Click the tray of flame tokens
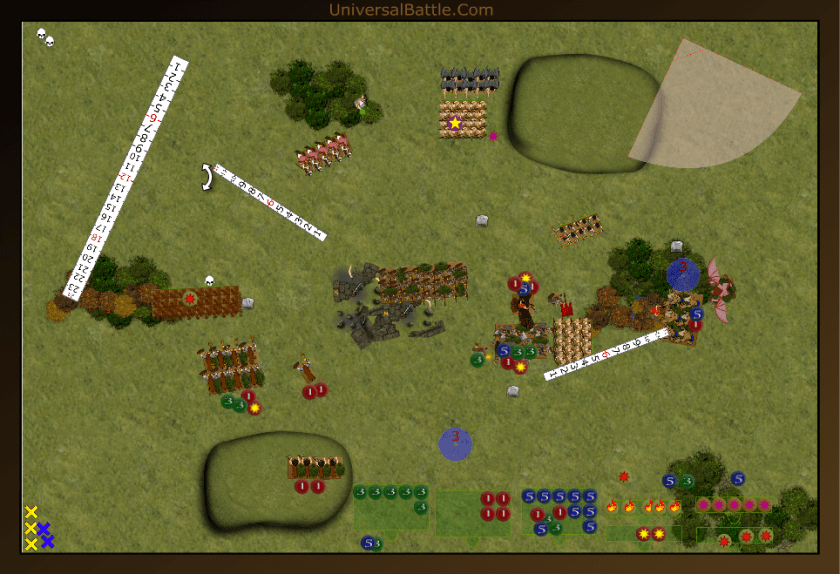The image size is (840, 574). tap(643, 506)
